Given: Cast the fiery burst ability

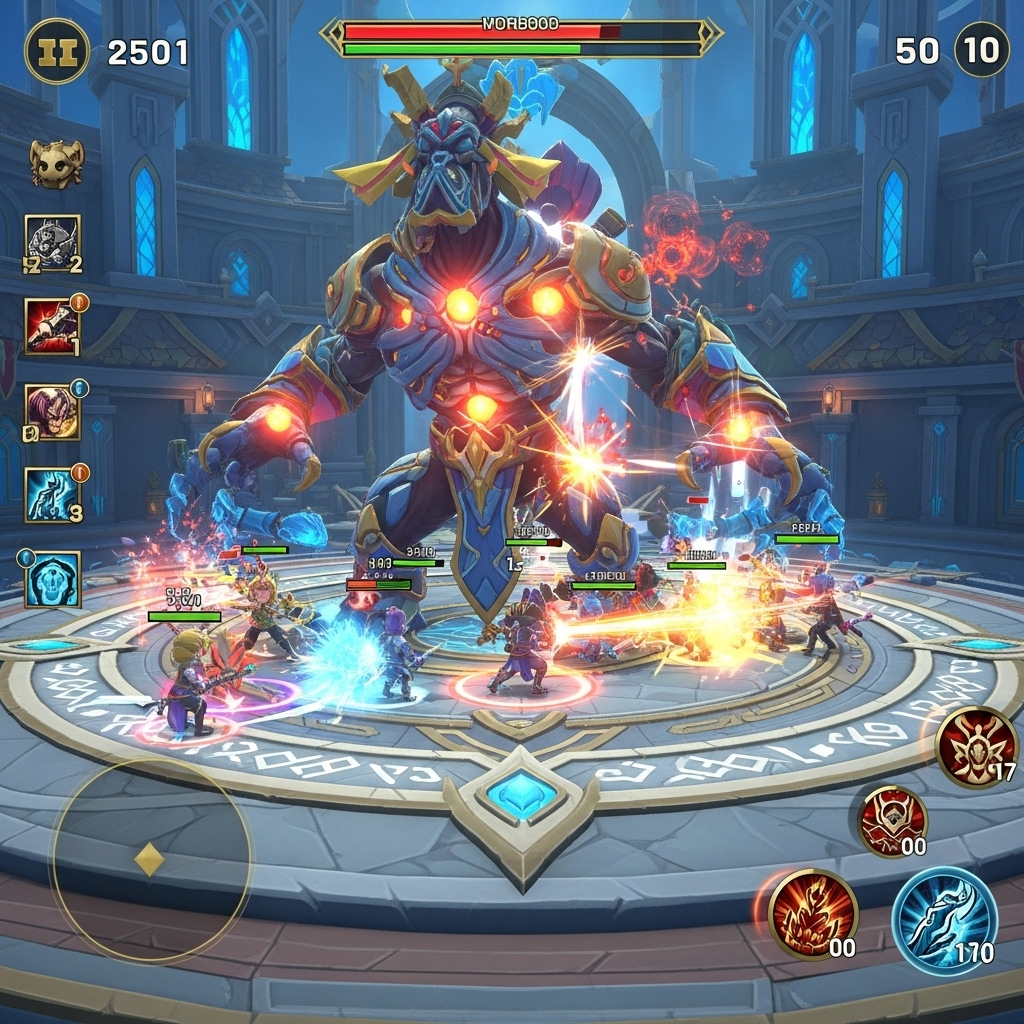Looking at the screenshot, I should (812, 913).
